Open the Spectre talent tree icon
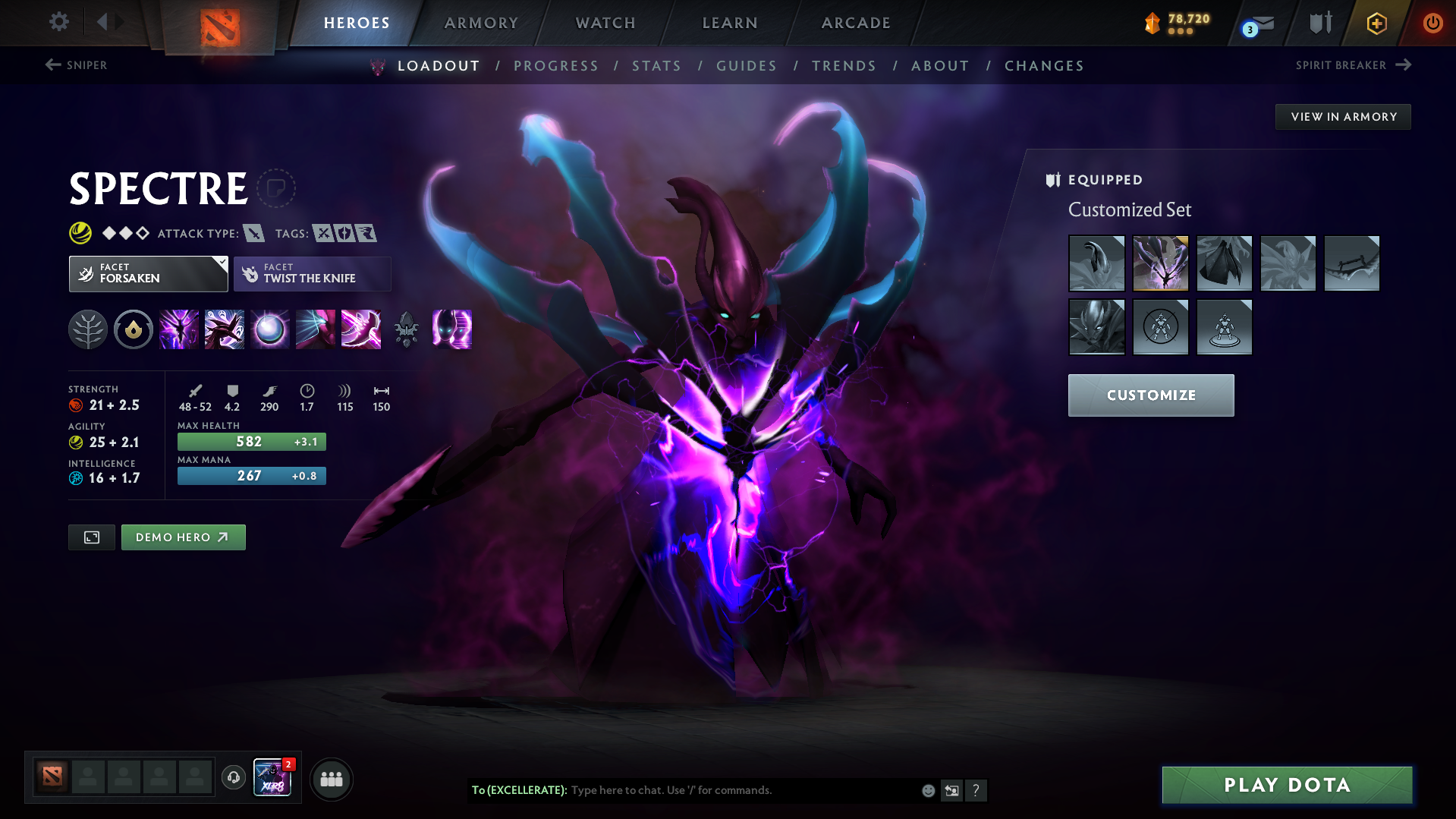This screenshot has width=1456, height=819. (x=87, y=329)
